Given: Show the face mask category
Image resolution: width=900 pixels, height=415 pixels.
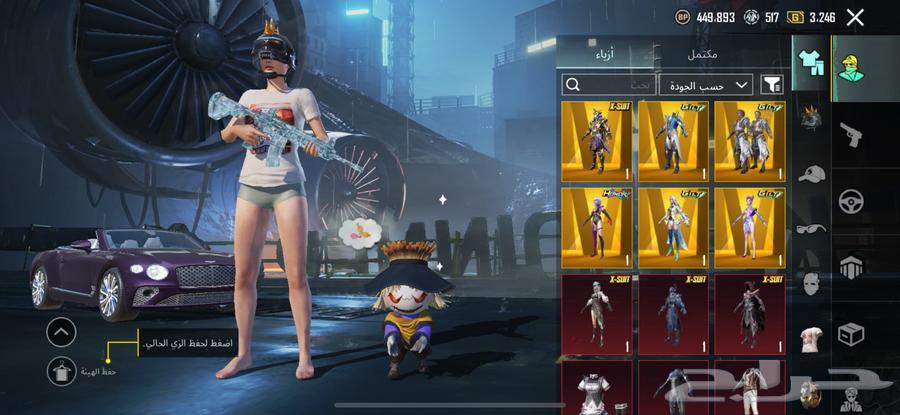Looking at the screenshot, I should point(810,283).
